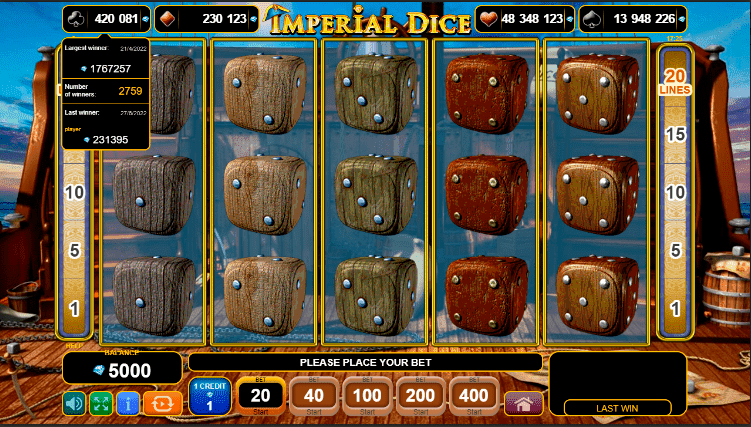Select the 200 bet button
751x427 pixels.
click(422, 396)
